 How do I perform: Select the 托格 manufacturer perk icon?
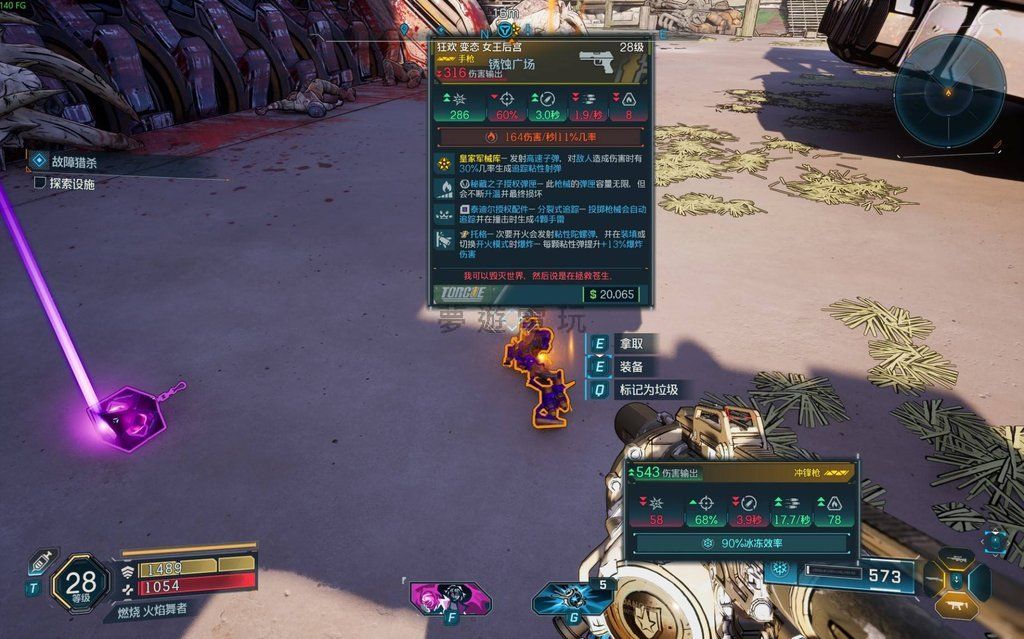coord(445,240)
